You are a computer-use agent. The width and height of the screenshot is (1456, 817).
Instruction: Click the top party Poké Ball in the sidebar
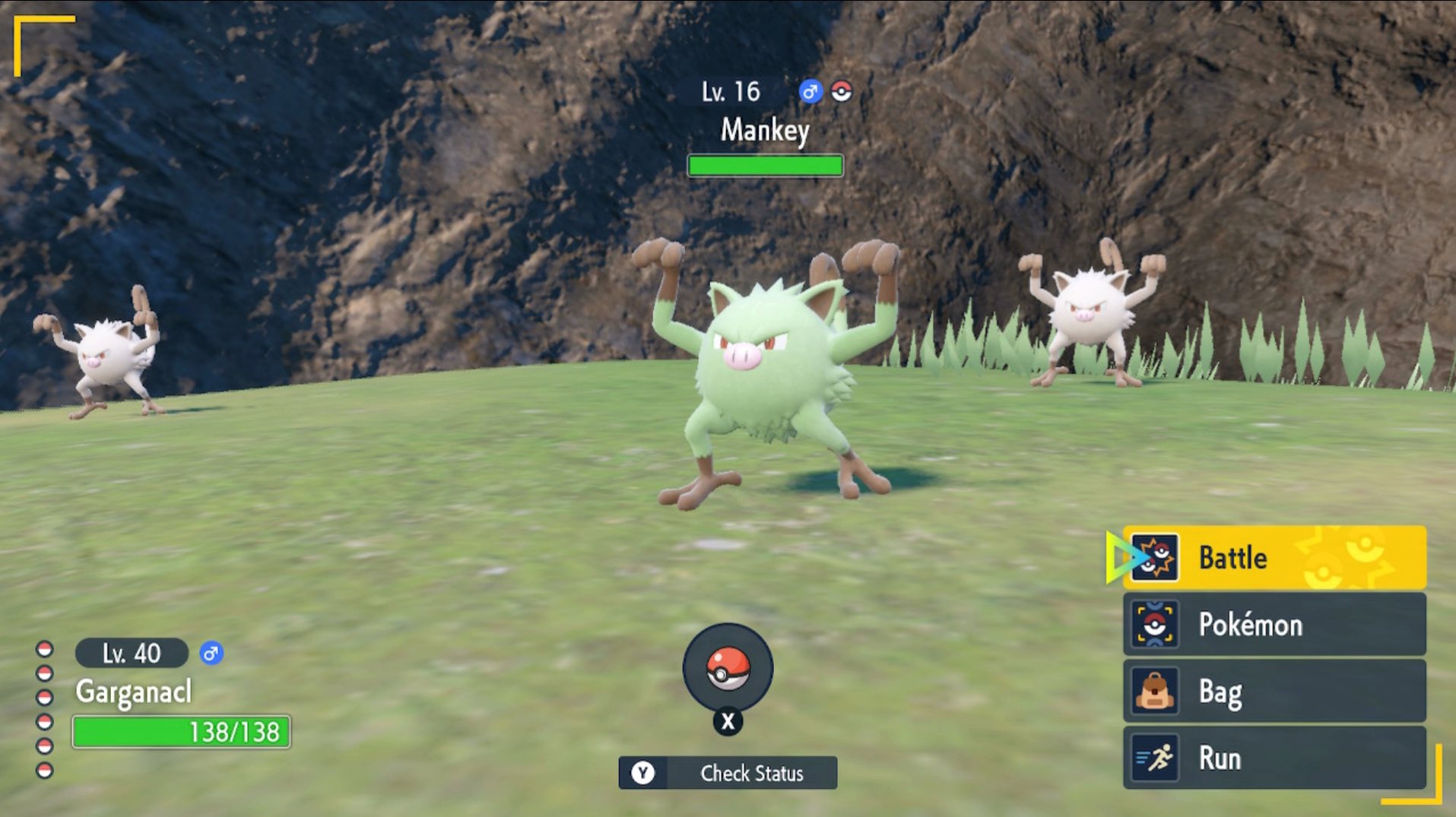(43, 650)
